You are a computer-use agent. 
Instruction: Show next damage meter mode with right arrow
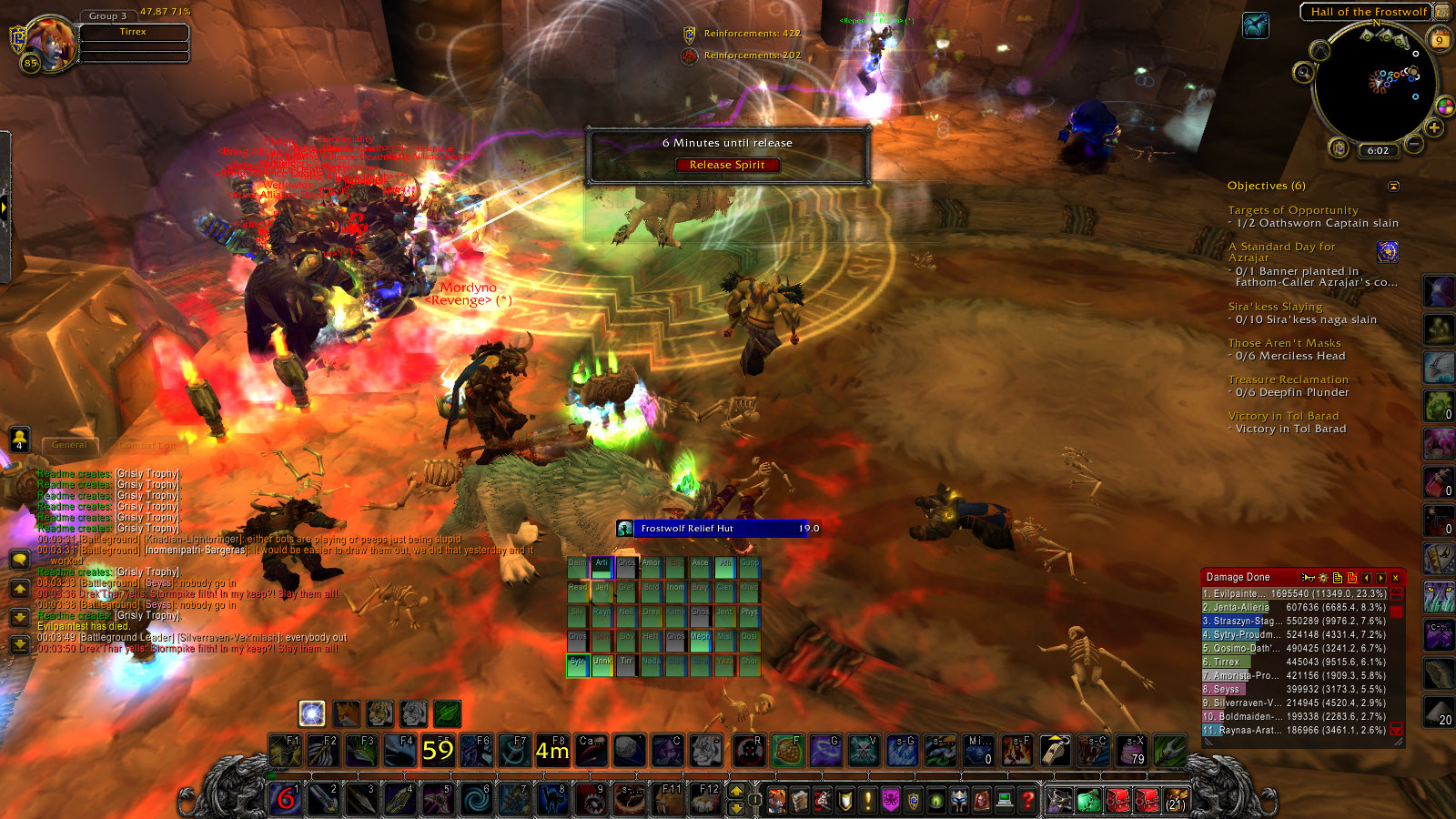coord(1380,578)
